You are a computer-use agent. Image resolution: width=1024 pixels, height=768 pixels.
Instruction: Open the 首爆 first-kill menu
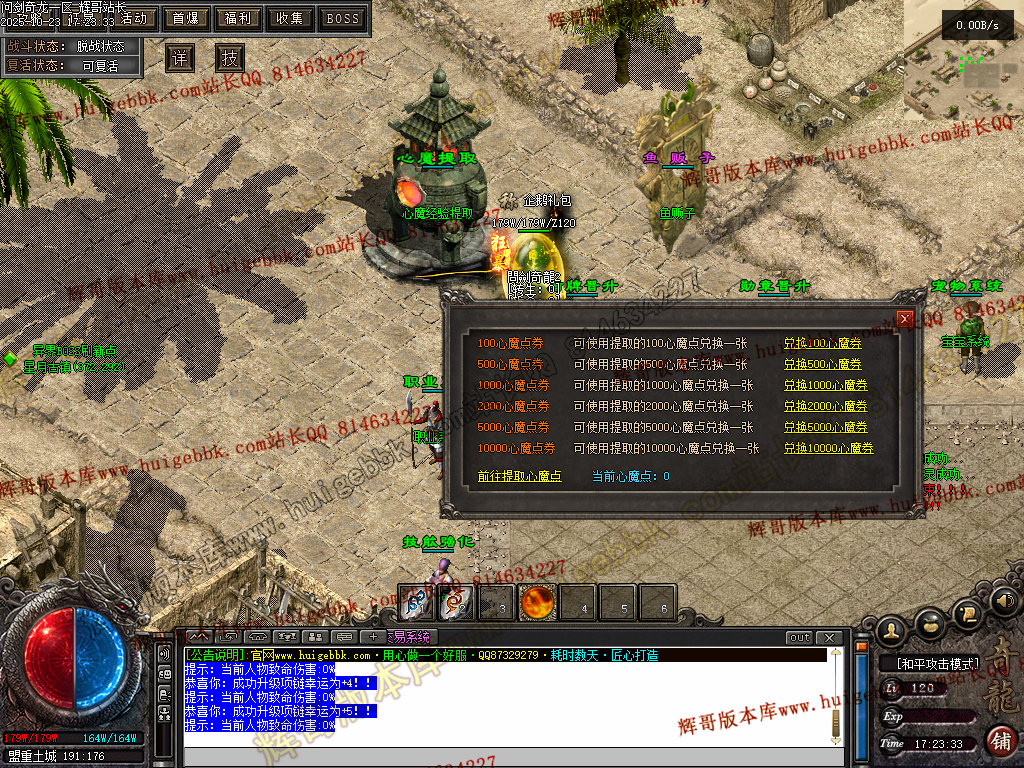pyautogui.click(x=185, y=18)
